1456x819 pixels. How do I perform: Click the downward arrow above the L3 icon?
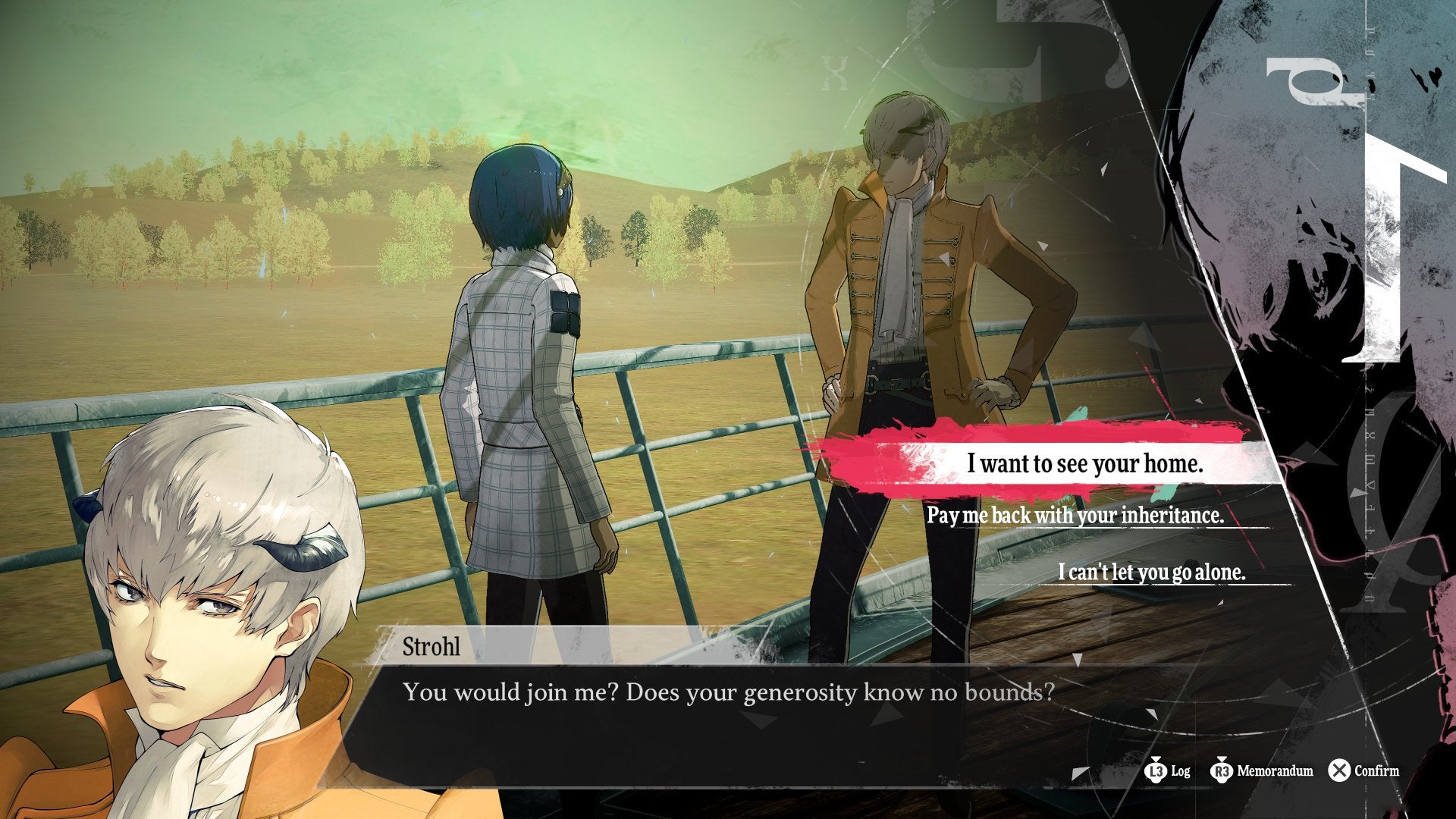tap(1156, 760)
